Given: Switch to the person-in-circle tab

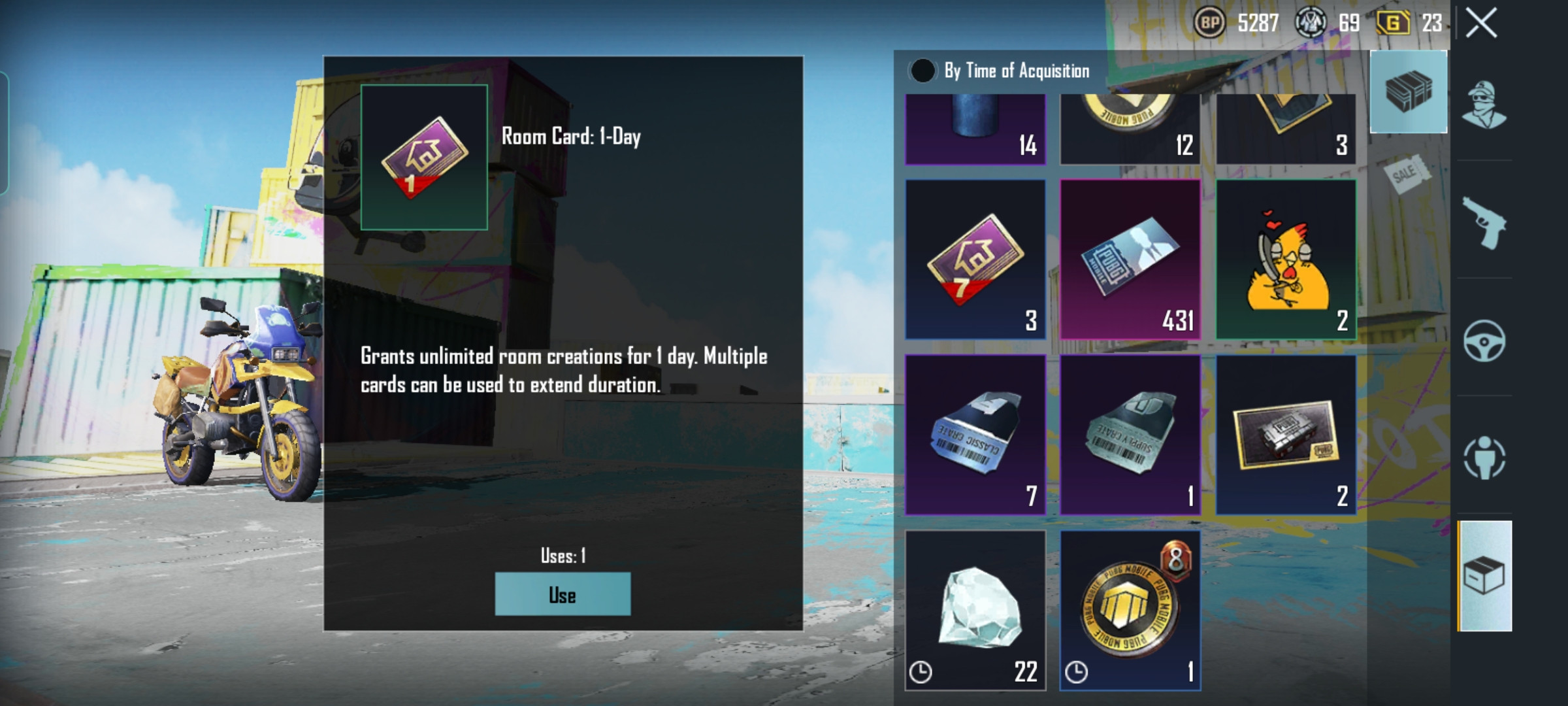Looking at the screenshot, I should [x=1484, y=458].
